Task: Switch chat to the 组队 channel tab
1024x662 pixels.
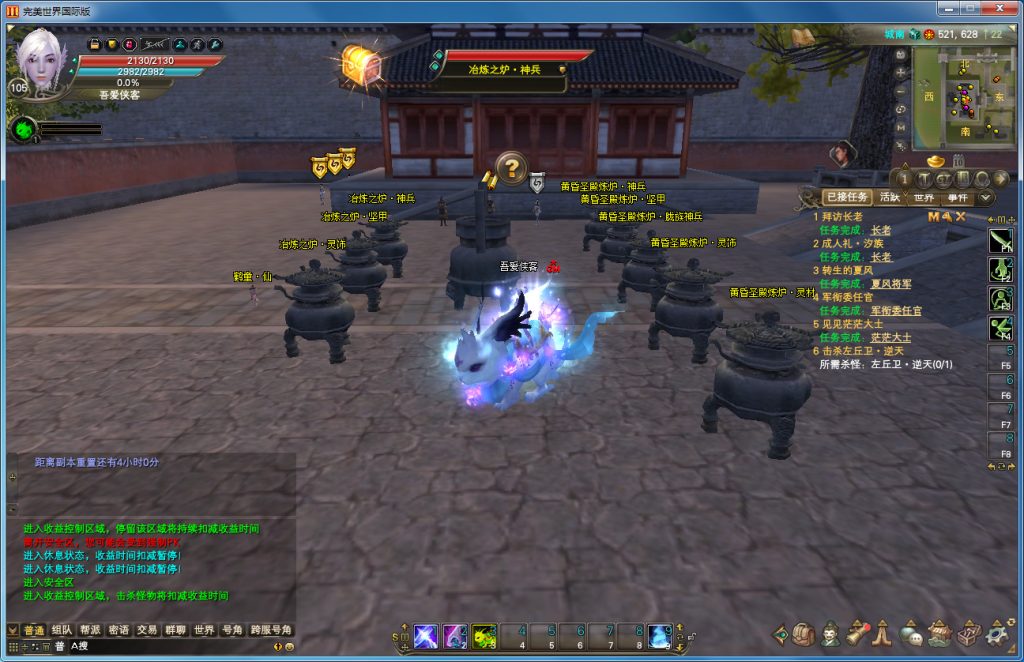Action: (x=62, y=630)
